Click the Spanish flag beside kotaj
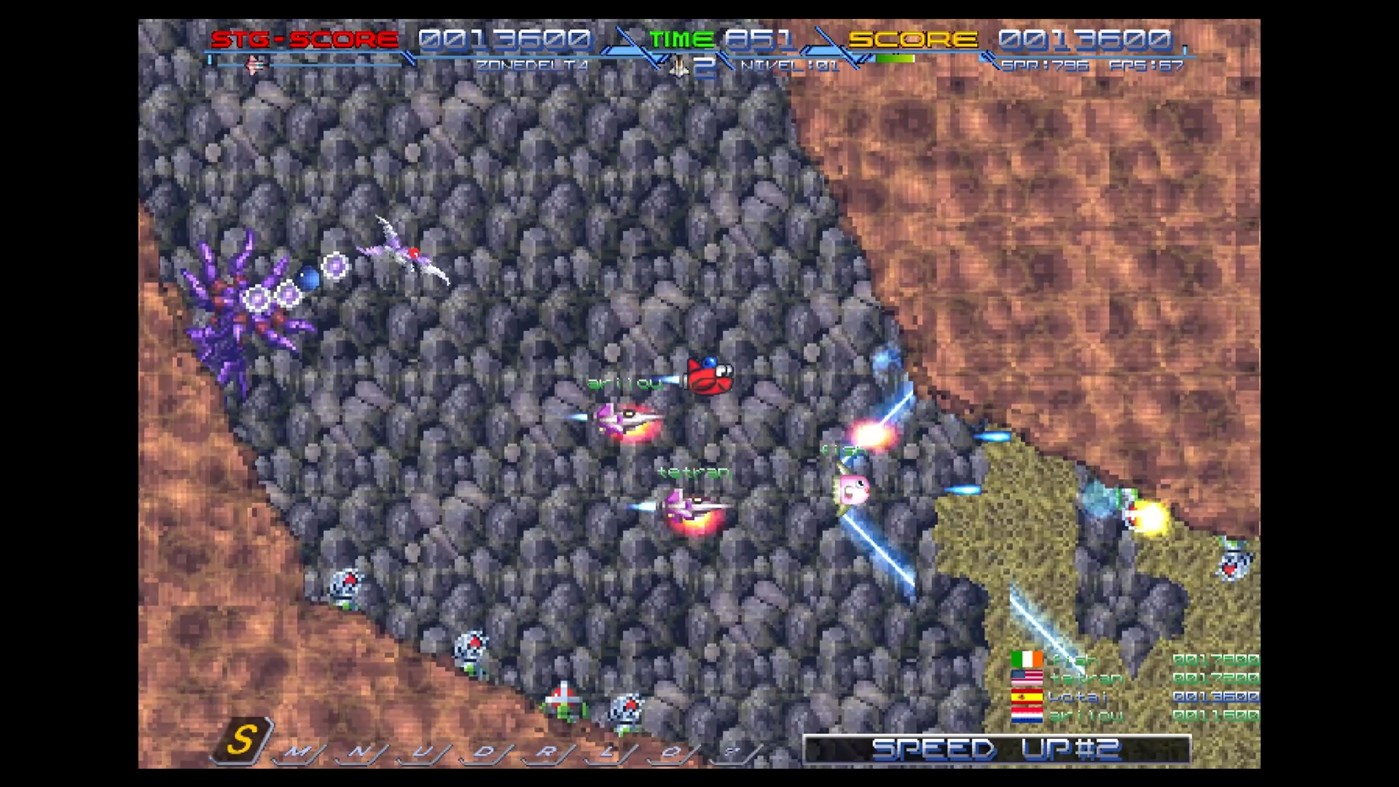The height and width of the screenshot is (787, 1399). (1026, 696)
